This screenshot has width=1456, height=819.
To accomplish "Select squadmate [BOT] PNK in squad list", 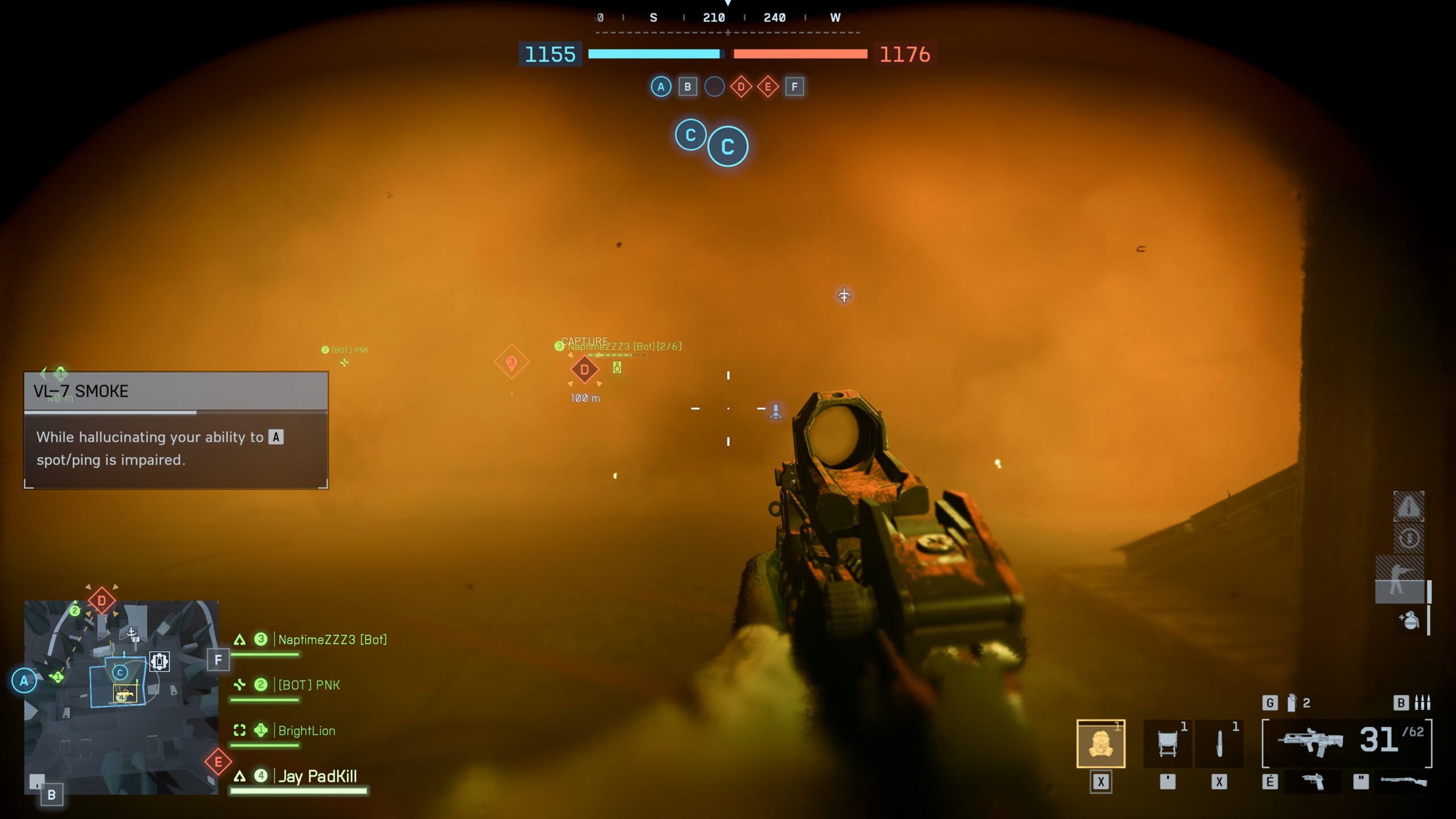I will [x=309, y=685].
